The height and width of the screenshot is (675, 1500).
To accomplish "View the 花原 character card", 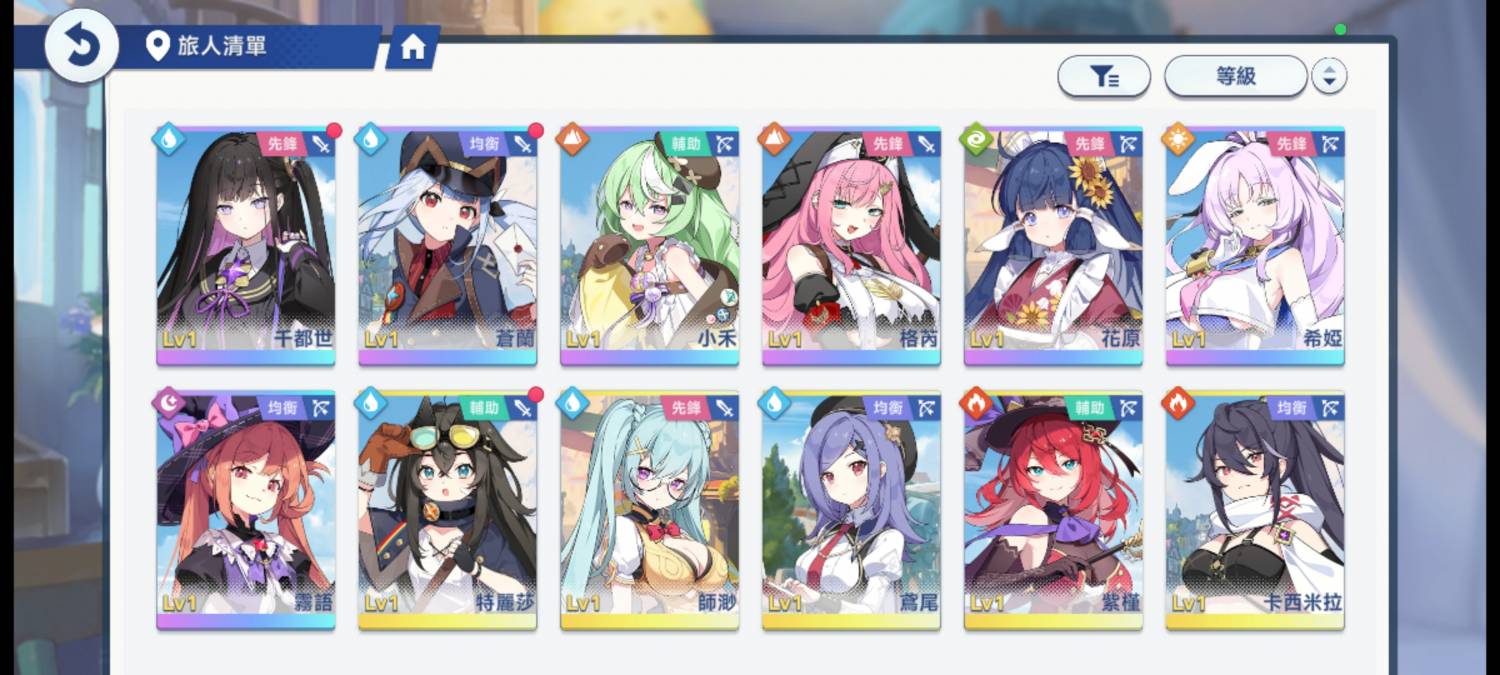I will tap(1053, 245).
